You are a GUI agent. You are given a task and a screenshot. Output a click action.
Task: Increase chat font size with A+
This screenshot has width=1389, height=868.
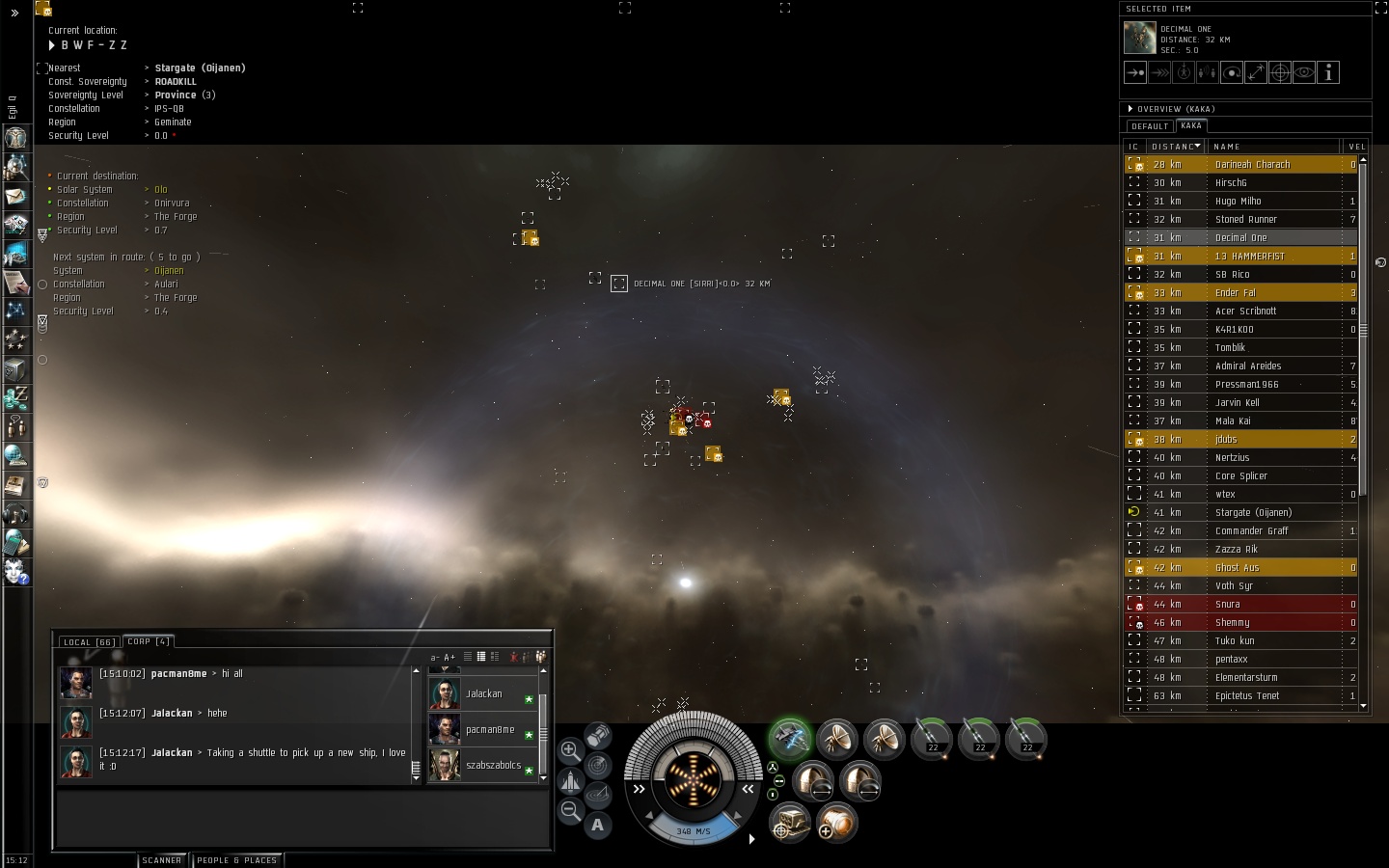[x=449, y=657]
